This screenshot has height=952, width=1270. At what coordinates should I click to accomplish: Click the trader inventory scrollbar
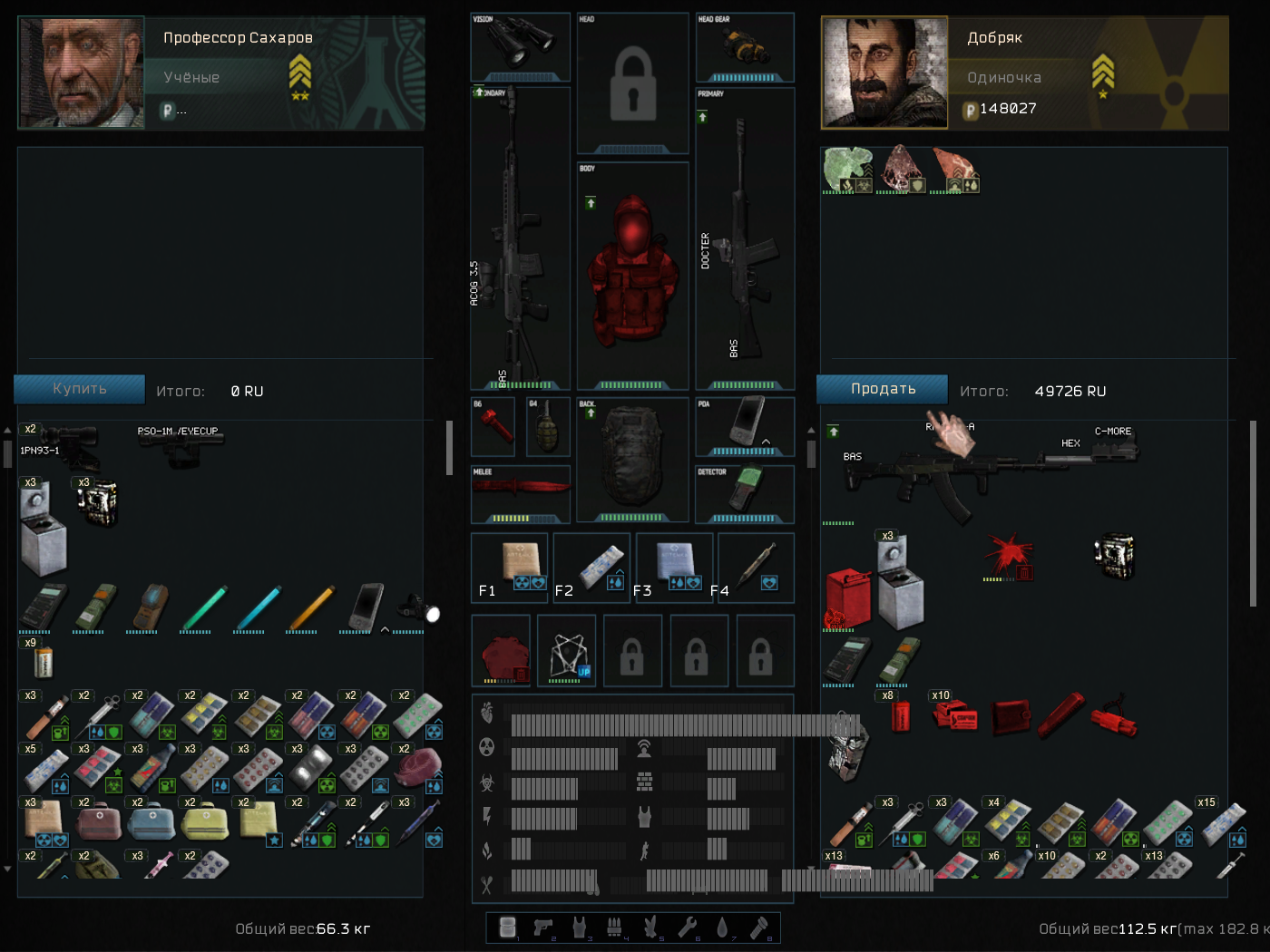pos(449,448)
